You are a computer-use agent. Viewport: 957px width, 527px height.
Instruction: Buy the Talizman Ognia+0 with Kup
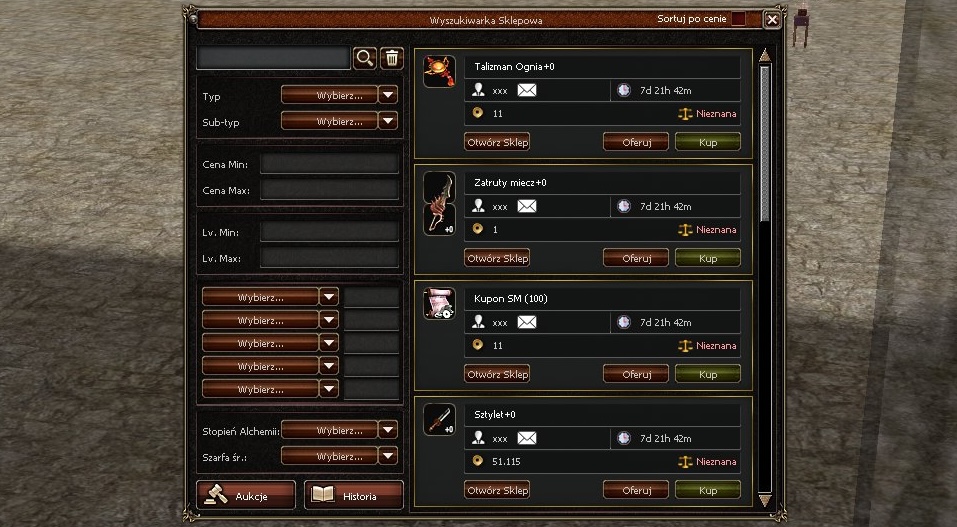pos(708,142)
